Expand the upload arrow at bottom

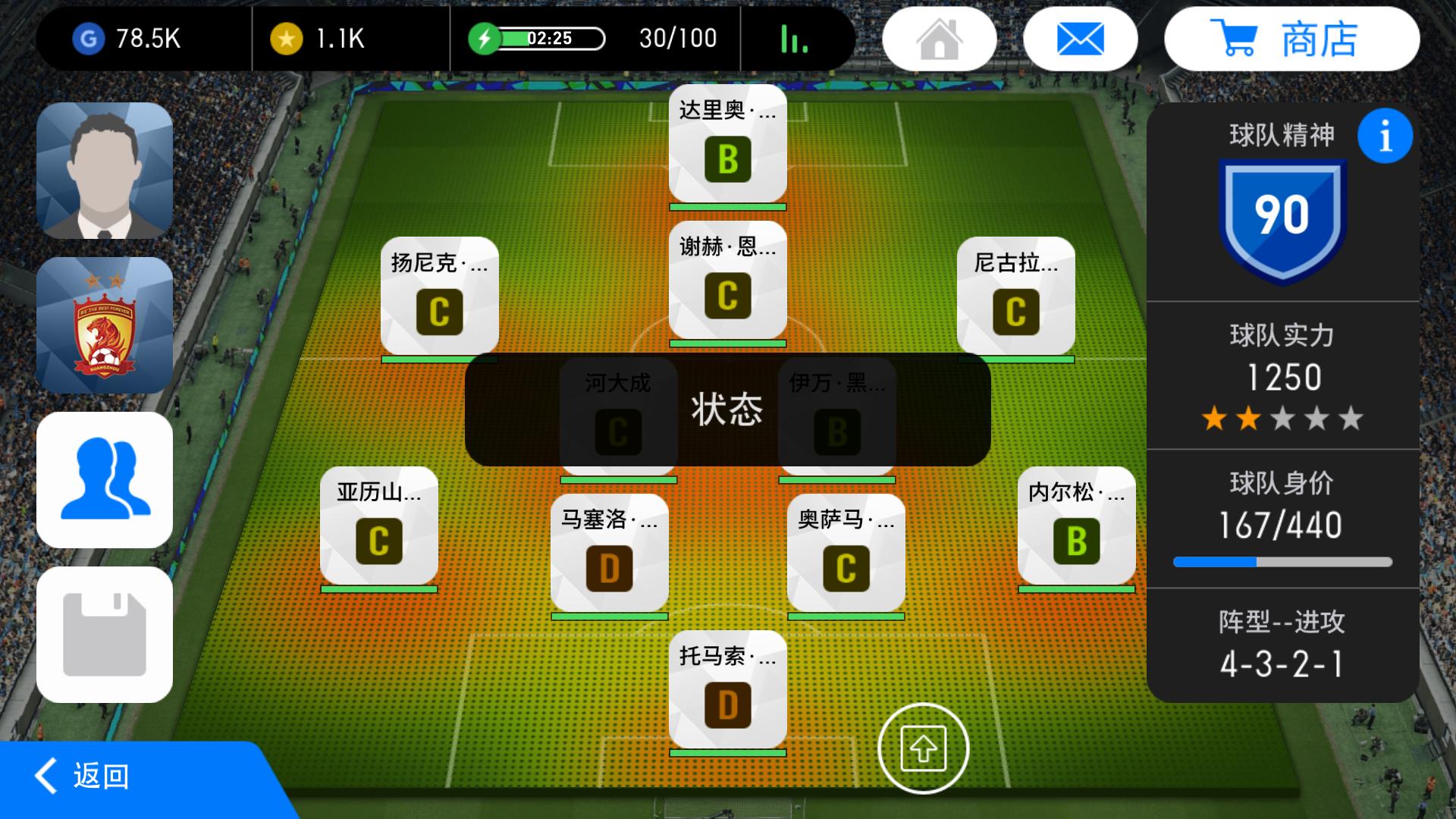[923, 747]
